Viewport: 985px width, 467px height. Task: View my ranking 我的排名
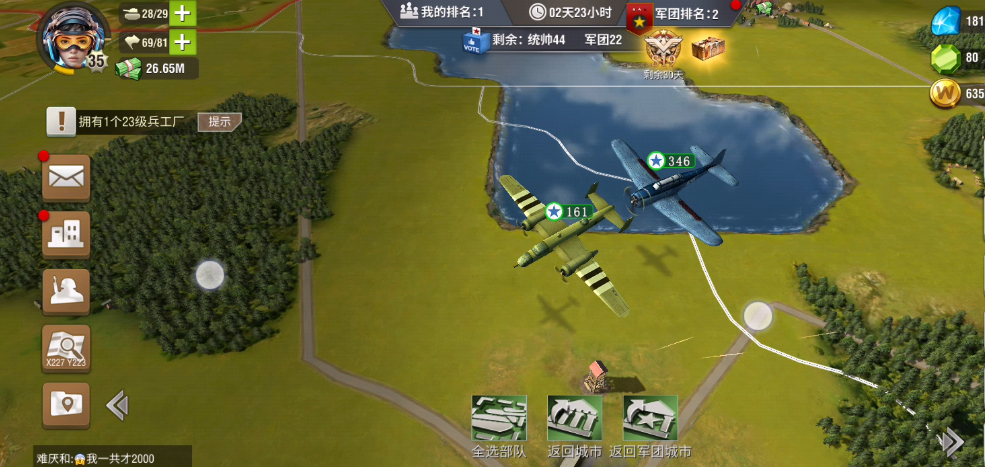[441, 12]
